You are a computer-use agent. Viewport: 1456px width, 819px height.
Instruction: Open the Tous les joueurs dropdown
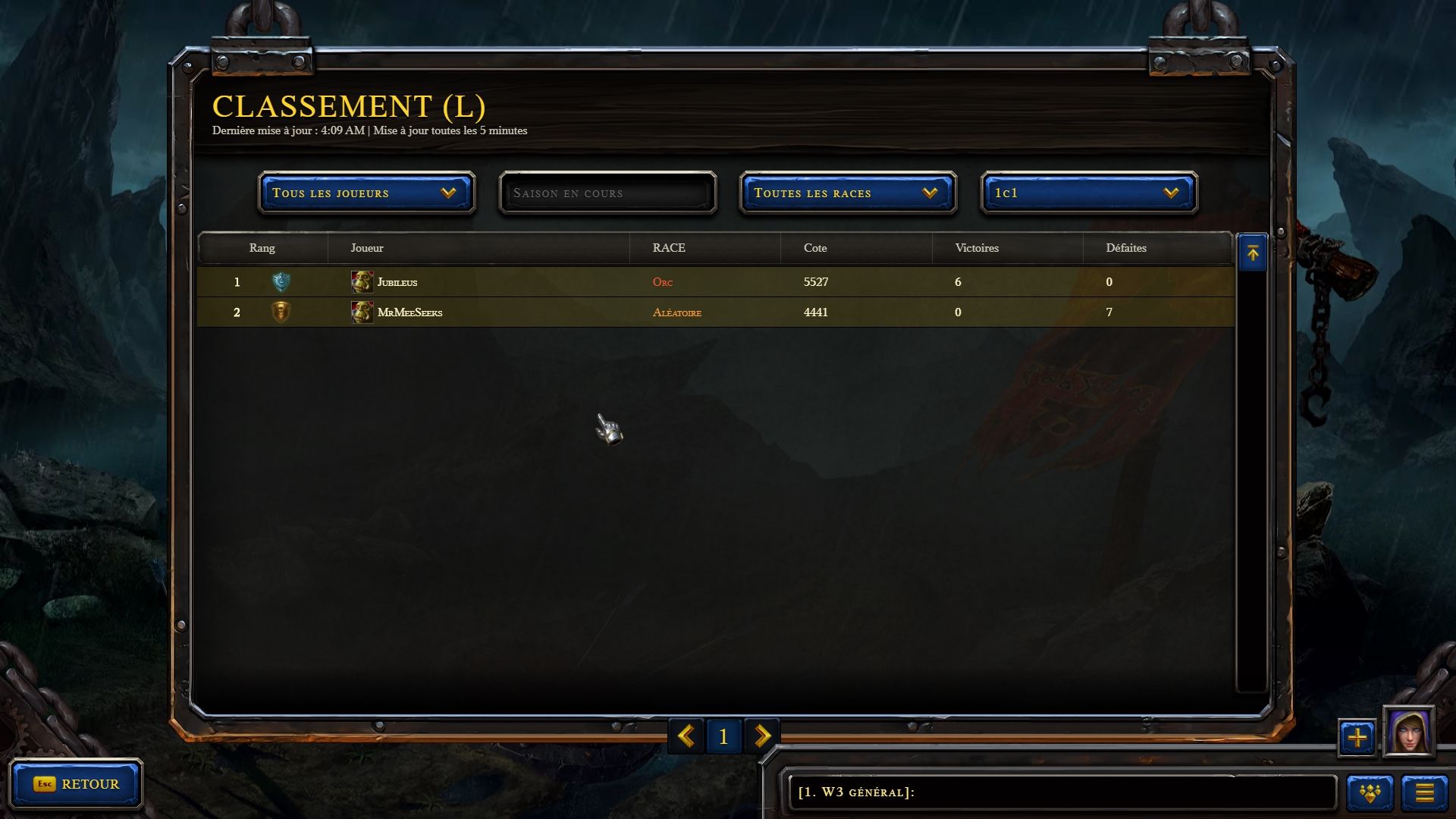[x=366, y=193]
